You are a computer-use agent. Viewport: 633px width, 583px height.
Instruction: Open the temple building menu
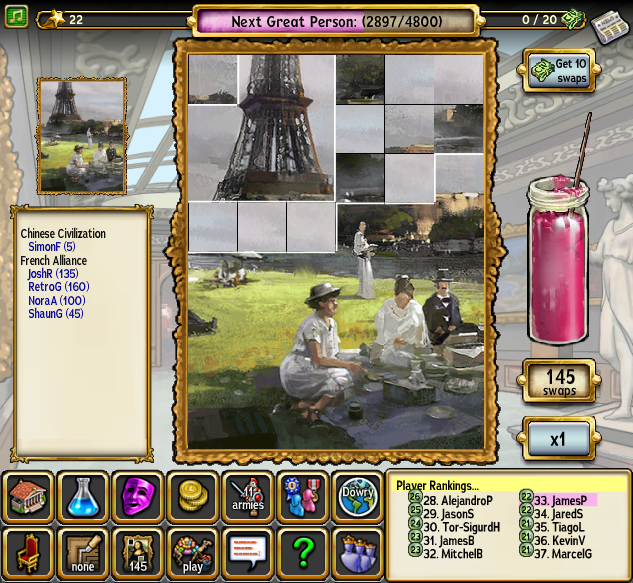point(29,497)
